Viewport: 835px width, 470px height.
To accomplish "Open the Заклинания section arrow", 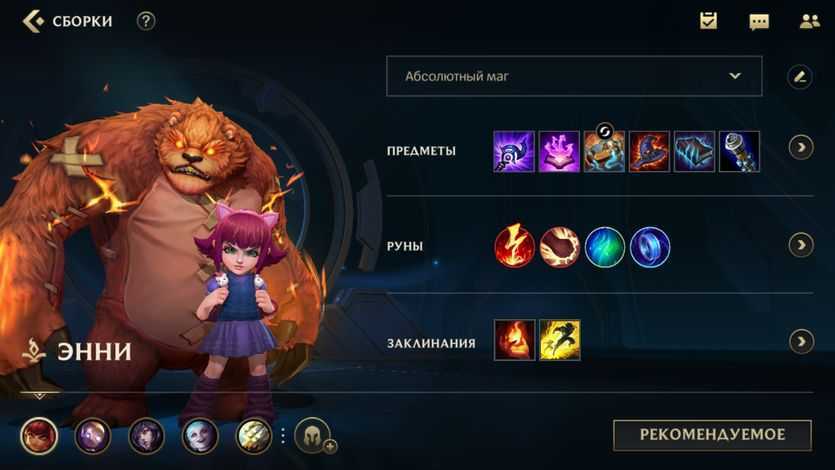I will coord(800,342).
